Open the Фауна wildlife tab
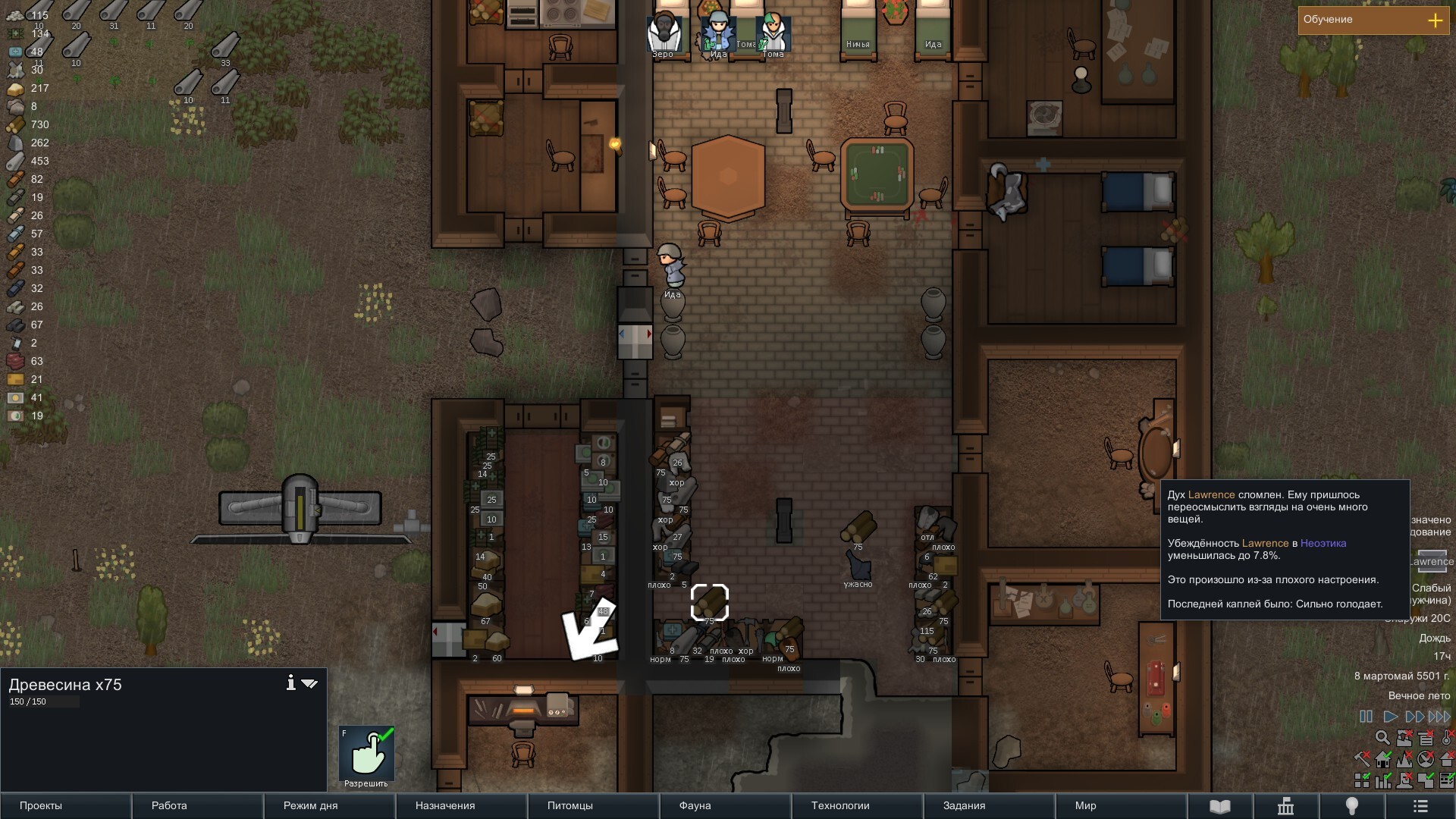The height and width of the screenshot is (819, 1456). click(x=725, y=805)
